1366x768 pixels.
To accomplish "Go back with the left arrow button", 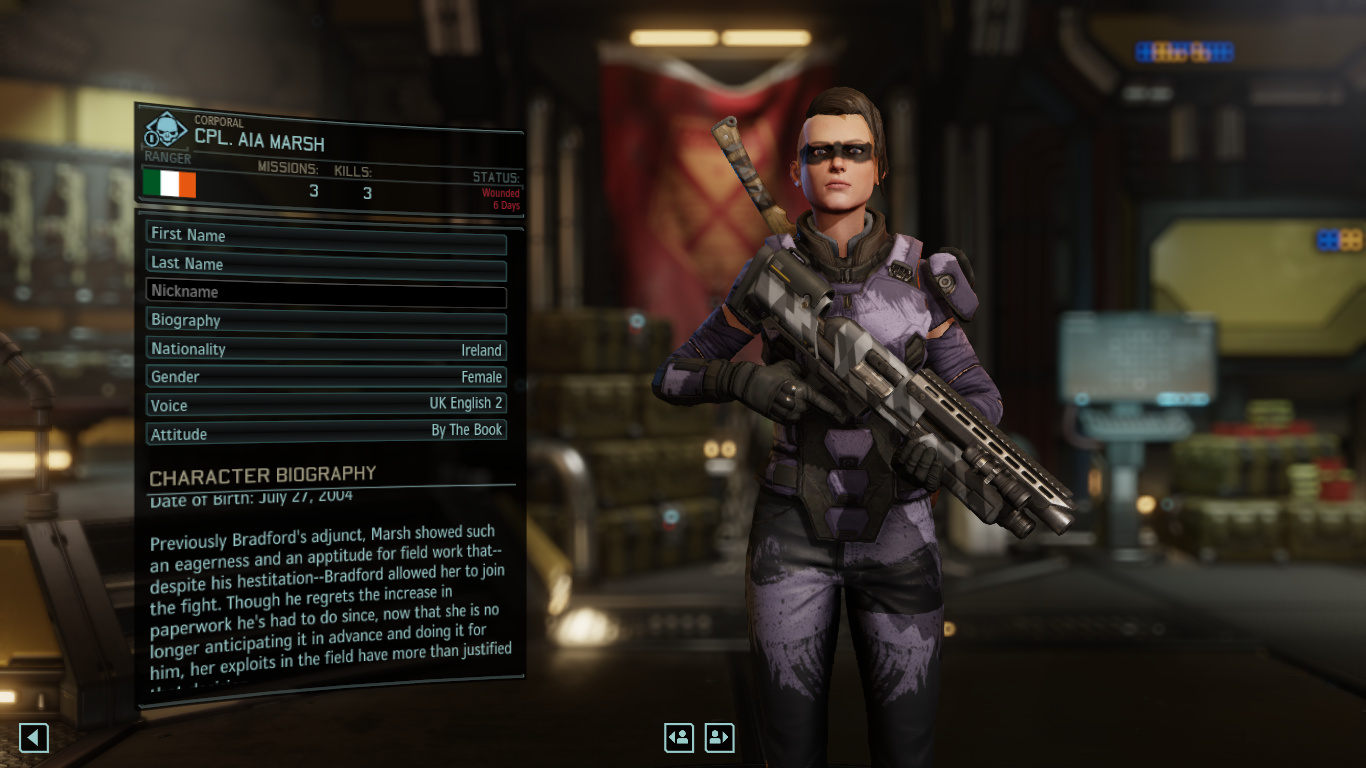I will click(x=34, y=738).
